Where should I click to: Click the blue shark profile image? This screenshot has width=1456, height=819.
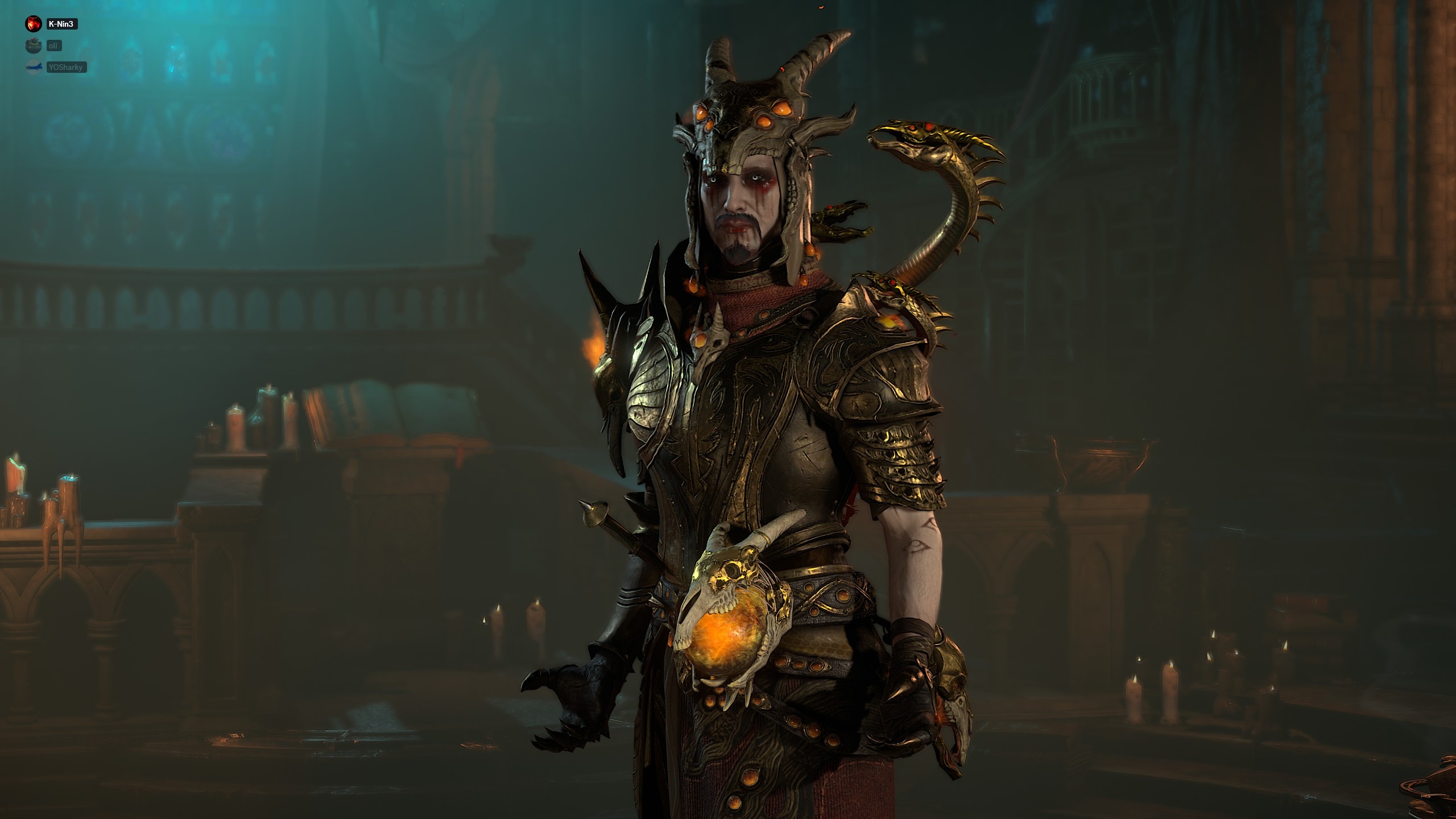pos(34,67)
